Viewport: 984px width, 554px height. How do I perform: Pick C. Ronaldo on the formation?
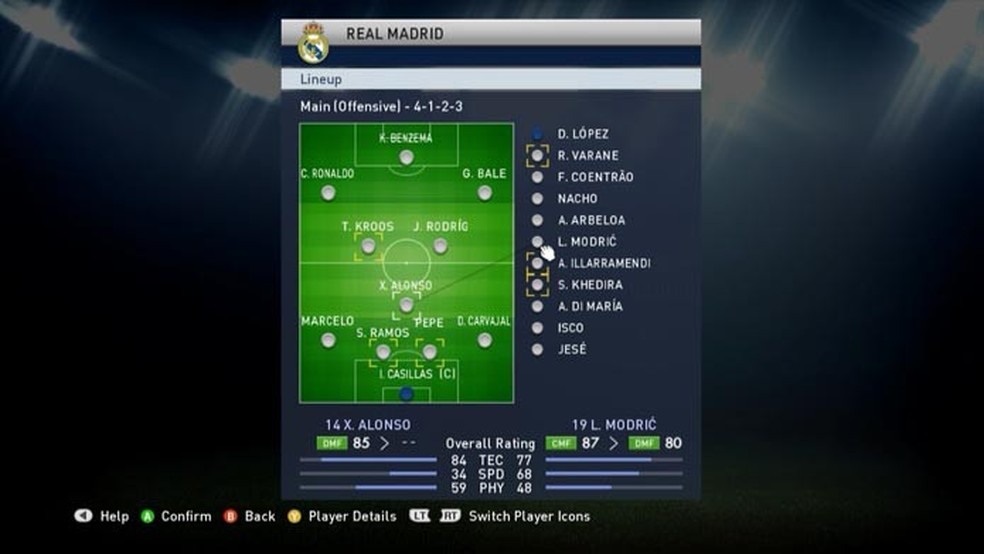click(328, 192)
